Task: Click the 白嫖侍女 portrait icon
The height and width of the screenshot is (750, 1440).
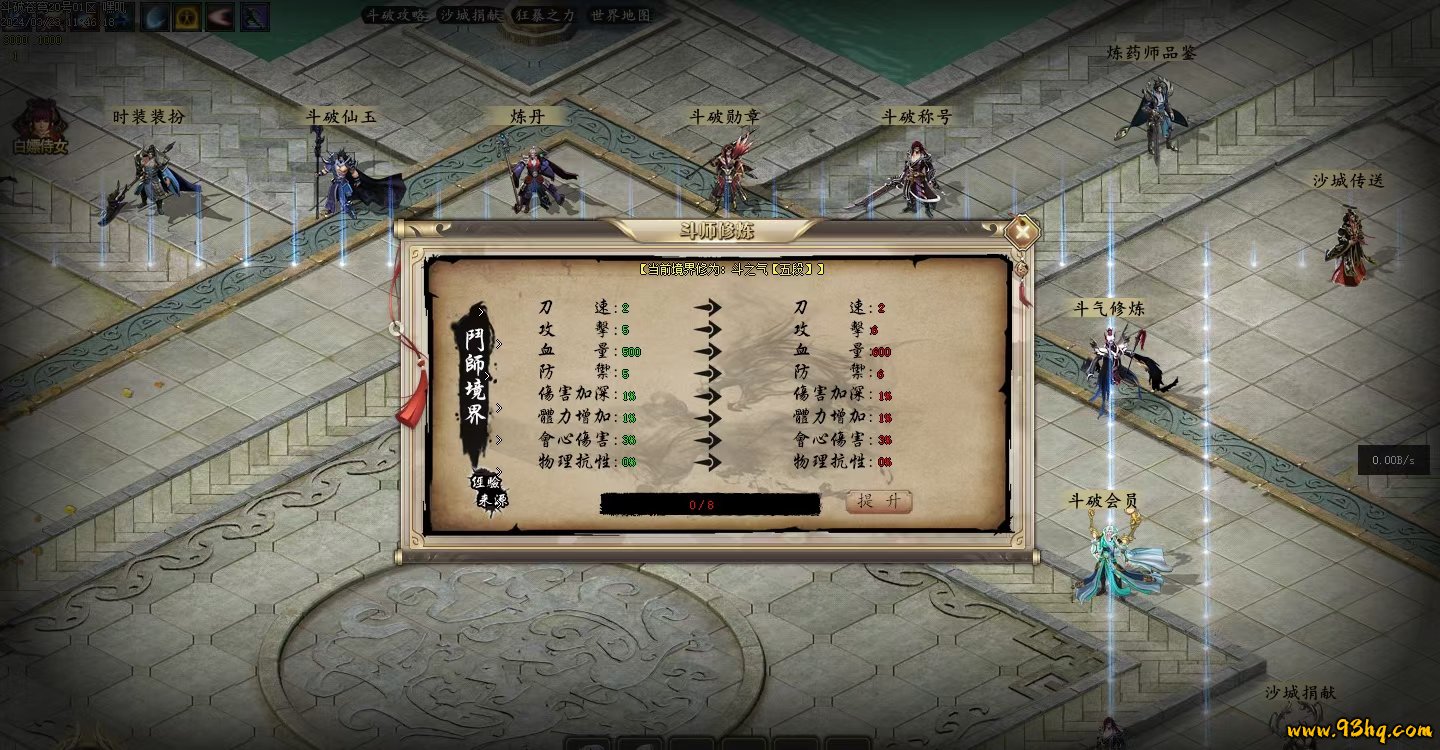Action: tap(40, 125)
